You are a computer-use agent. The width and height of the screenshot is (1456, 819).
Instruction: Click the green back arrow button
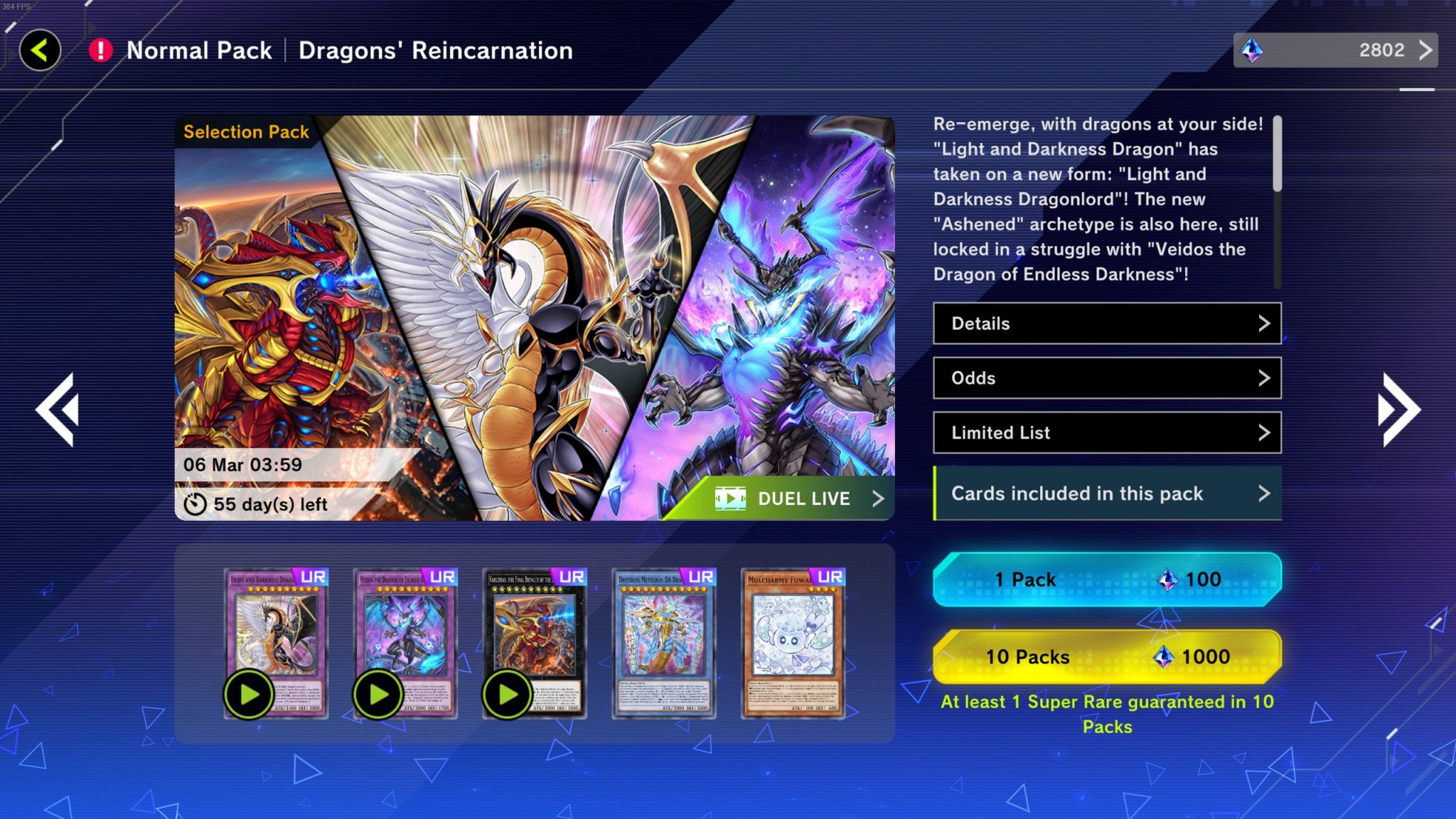(x=40, y=50)
